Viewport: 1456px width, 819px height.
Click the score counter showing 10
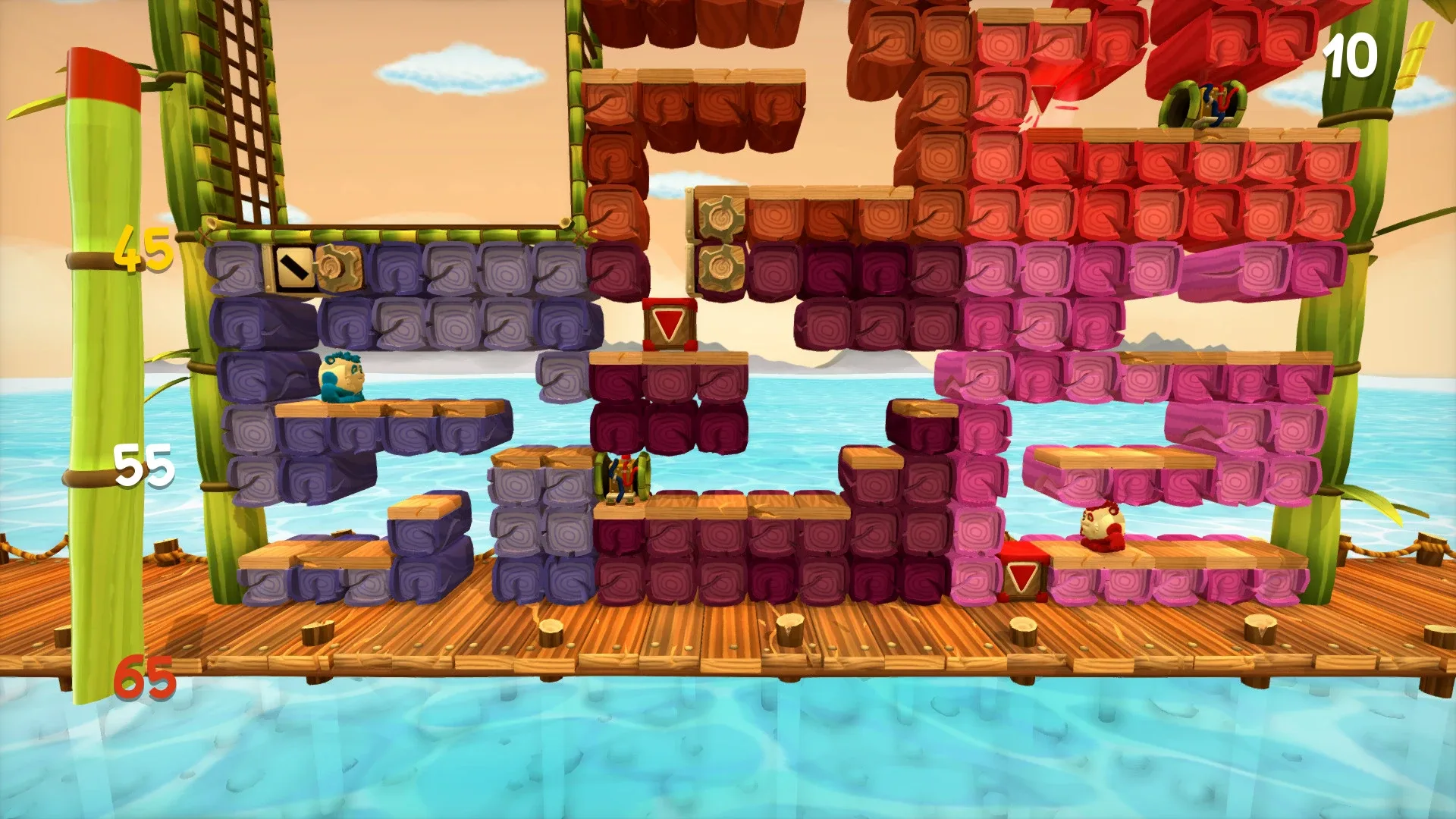[1348, 56]
